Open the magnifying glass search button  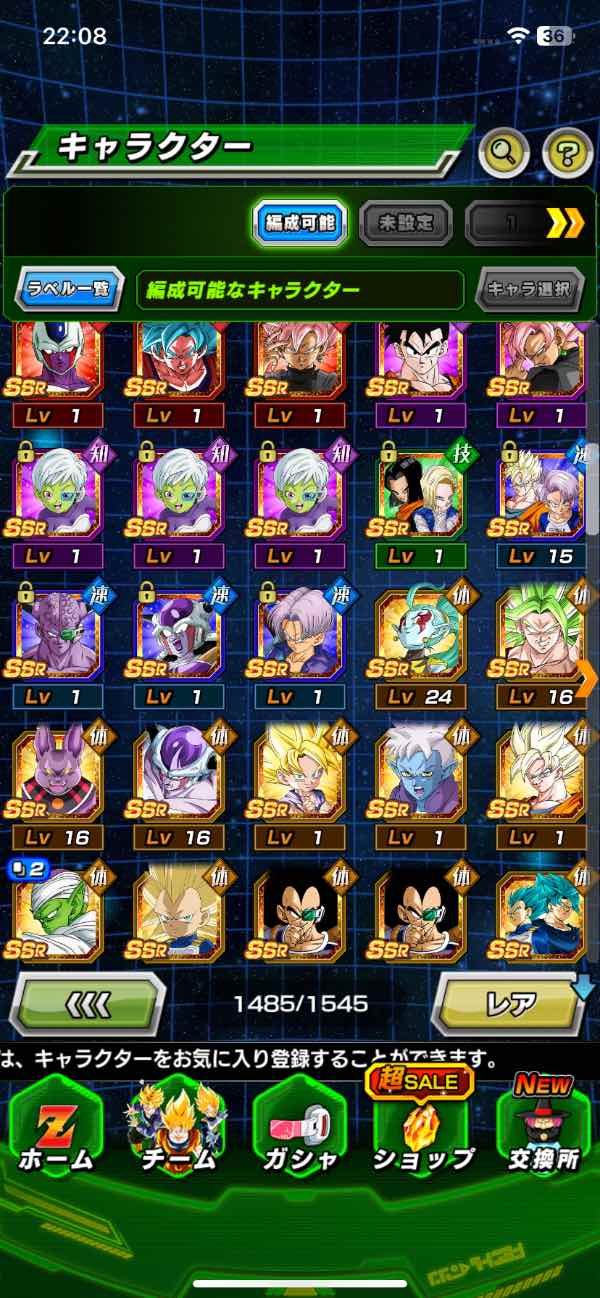click(503, 152)
